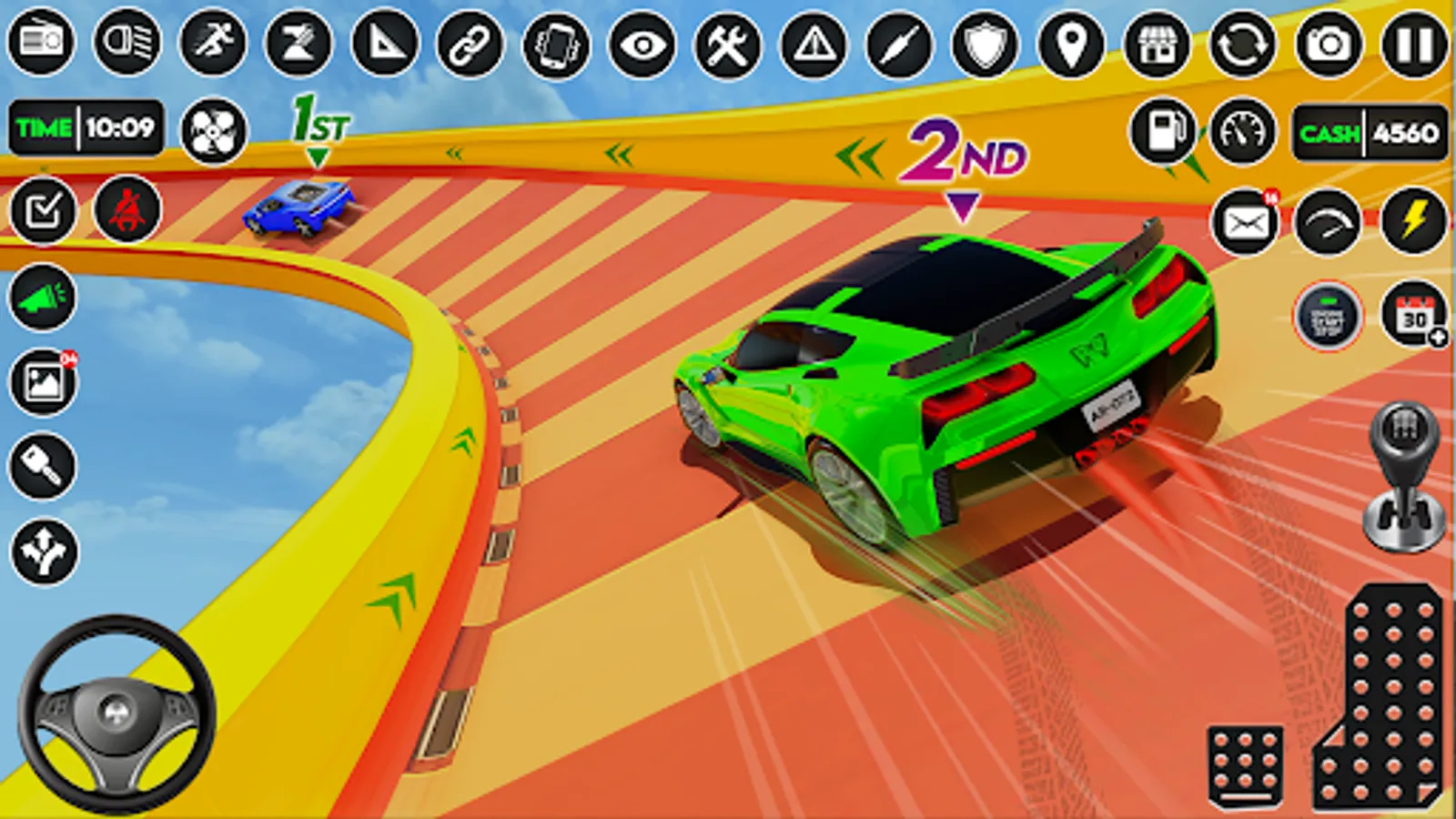Toggle the red seatbelt icon
This screenshot has height=819, width=1456.
point(127,210)
